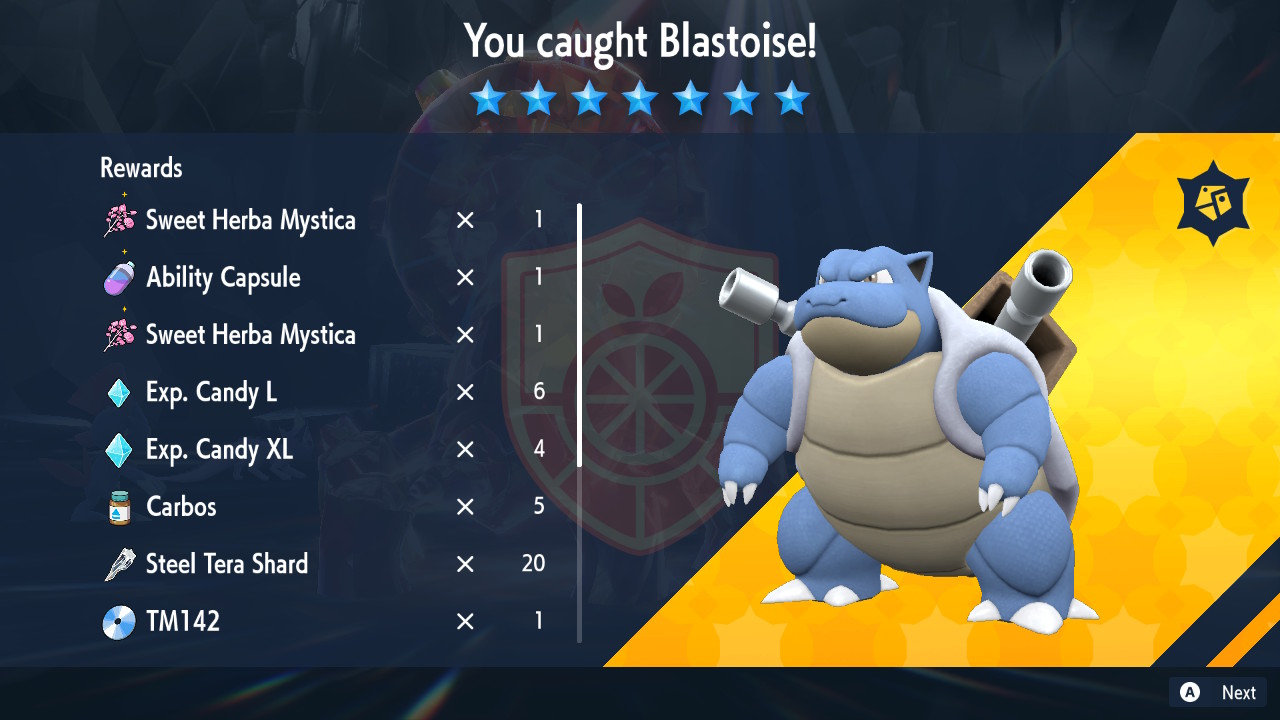Click the second Sweet Herba Mystica icon

pyautogui.click(x=120, y=334)
